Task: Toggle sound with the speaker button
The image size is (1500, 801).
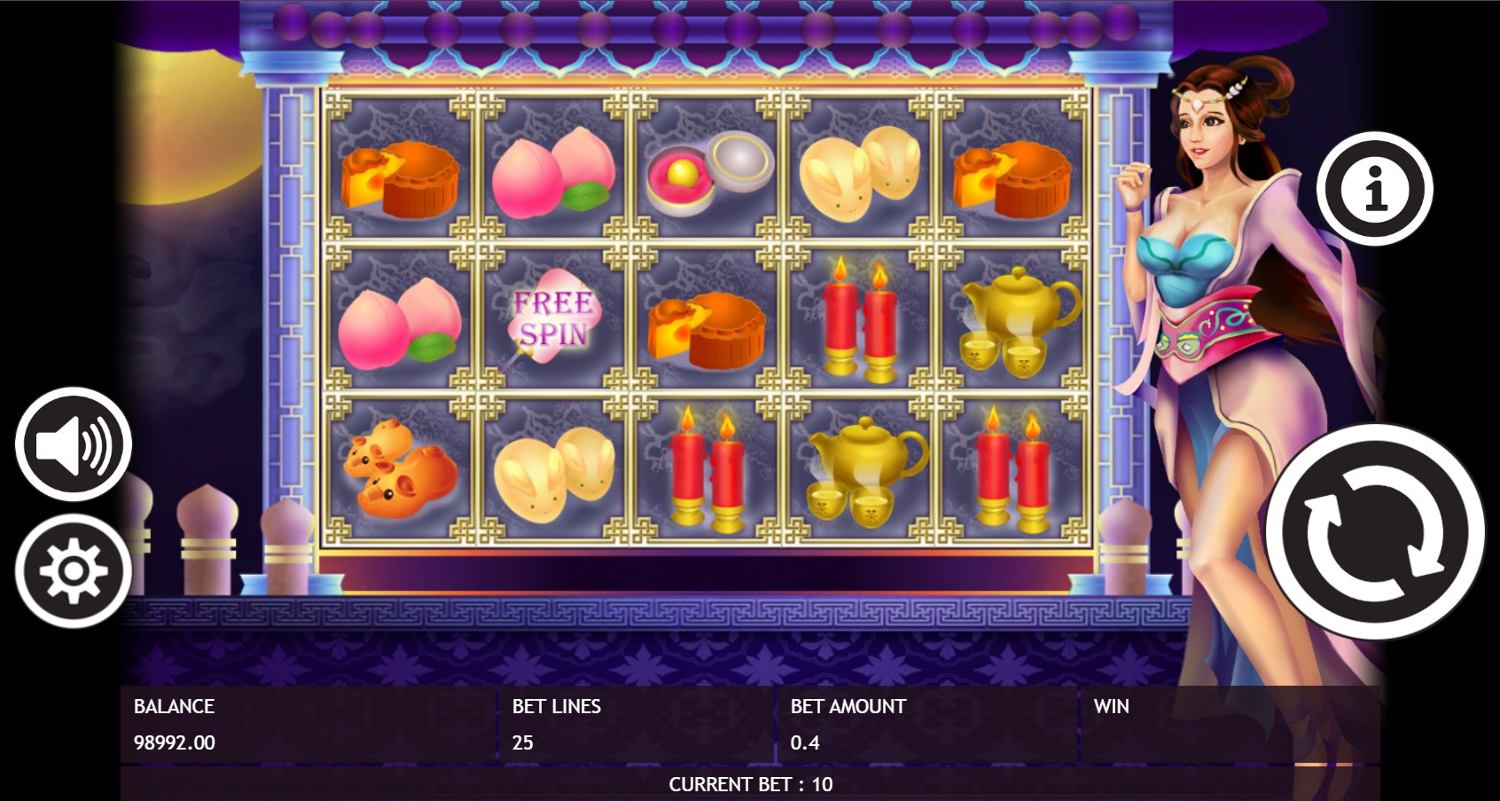Action: pyautogui.click(x=73, y=444)
